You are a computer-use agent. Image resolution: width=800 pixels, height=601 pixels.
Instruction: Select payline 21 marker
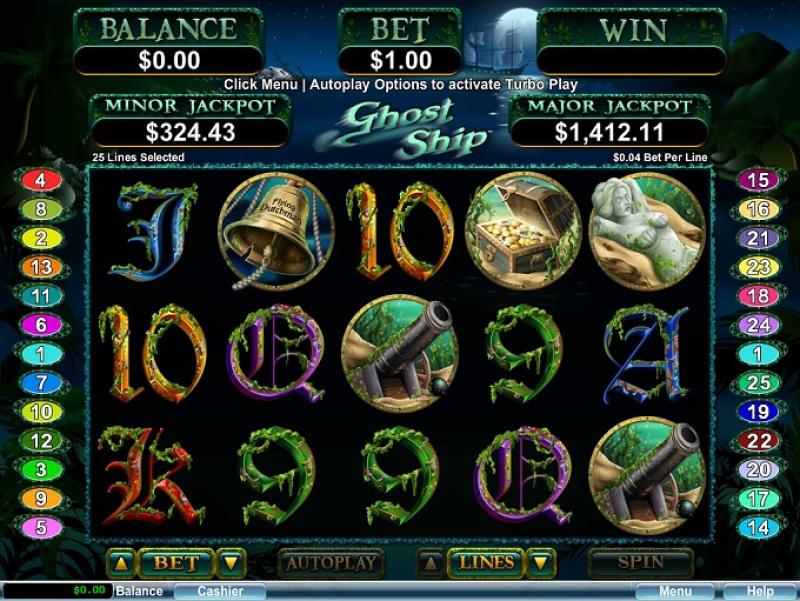click(757, 238)
